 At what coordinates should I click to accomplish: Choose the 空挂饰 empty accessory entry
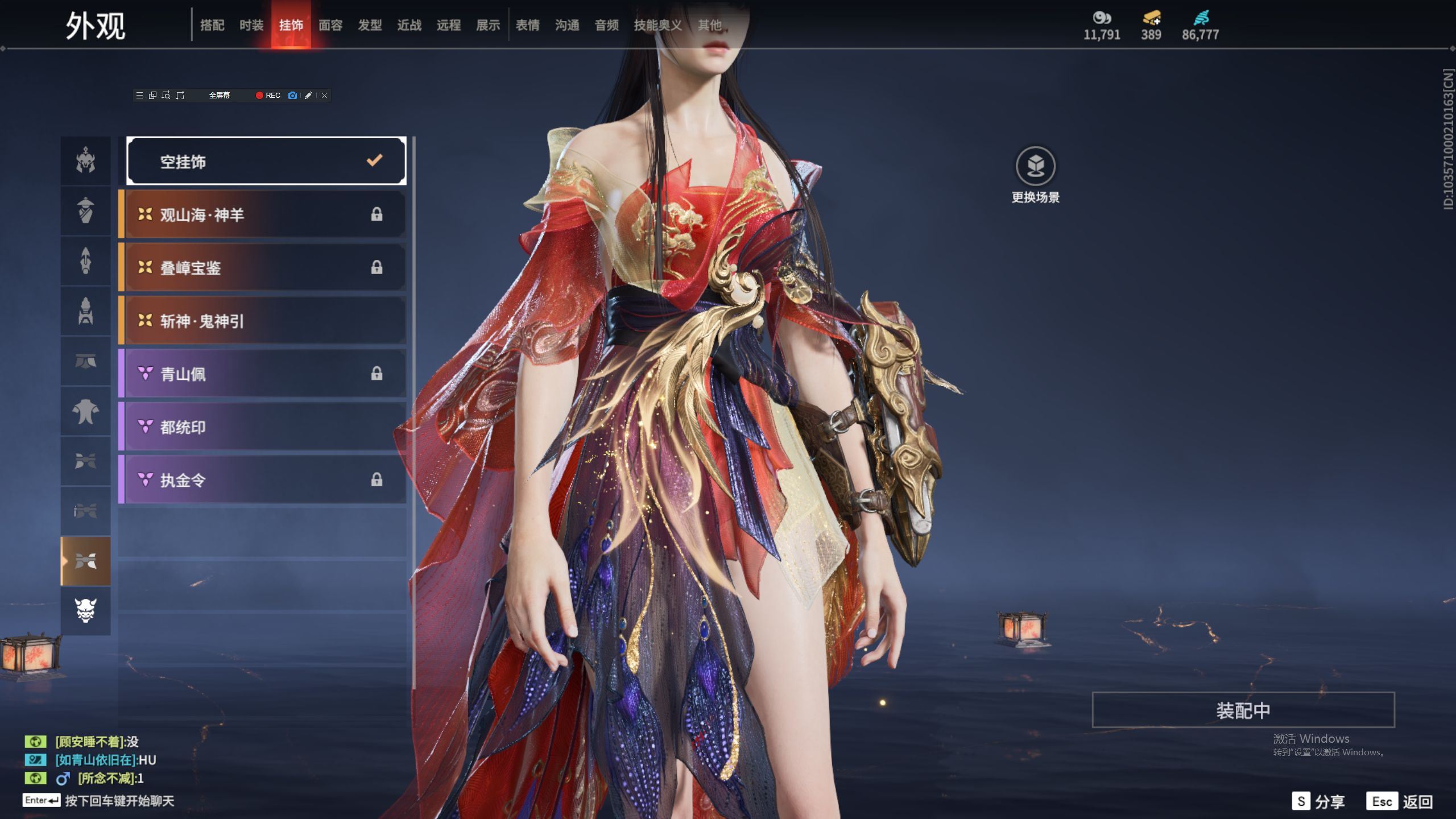pos(266,162)
